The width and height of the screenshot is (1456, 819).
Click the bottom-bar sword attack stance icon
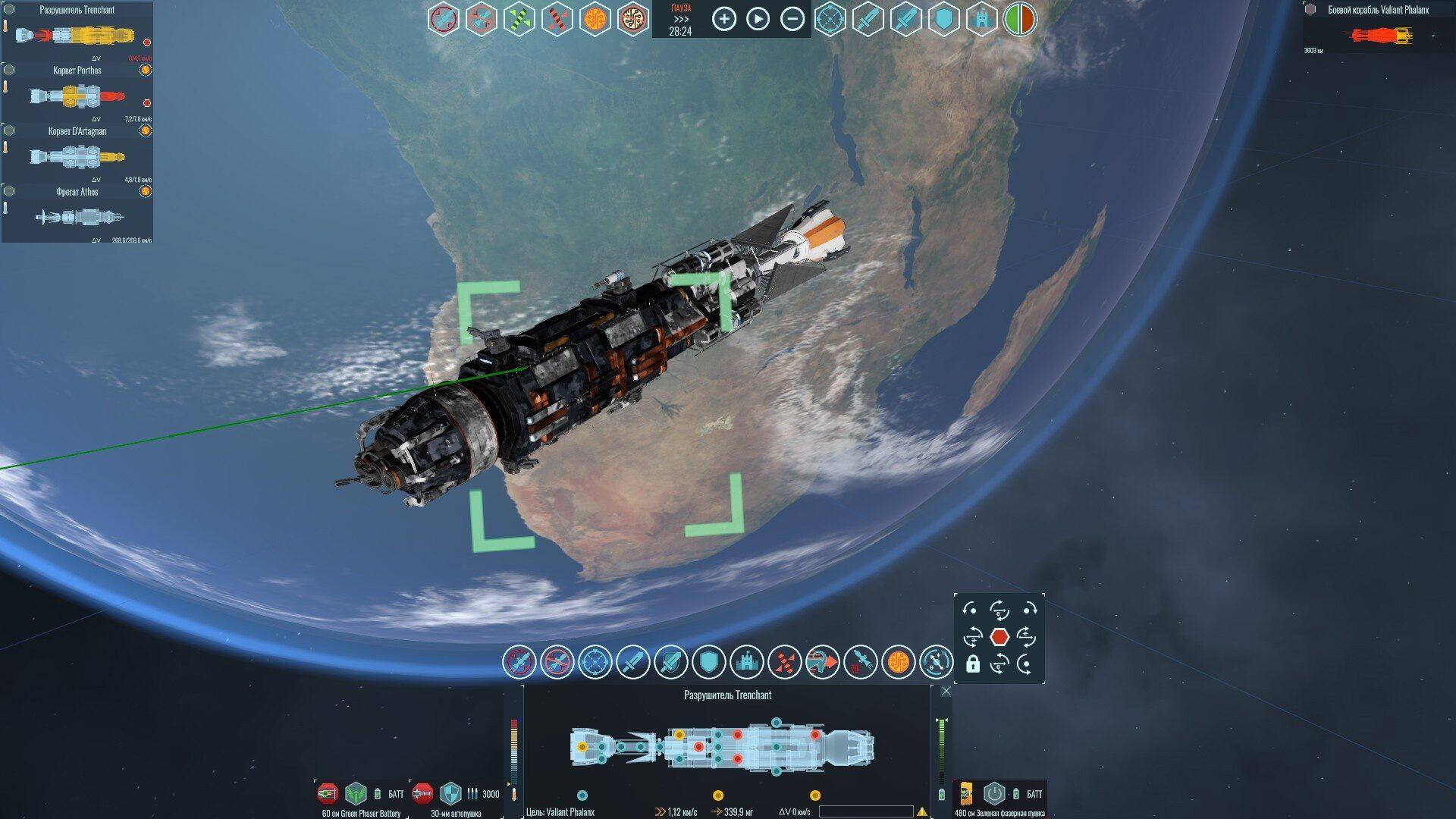tap(632, 662)
